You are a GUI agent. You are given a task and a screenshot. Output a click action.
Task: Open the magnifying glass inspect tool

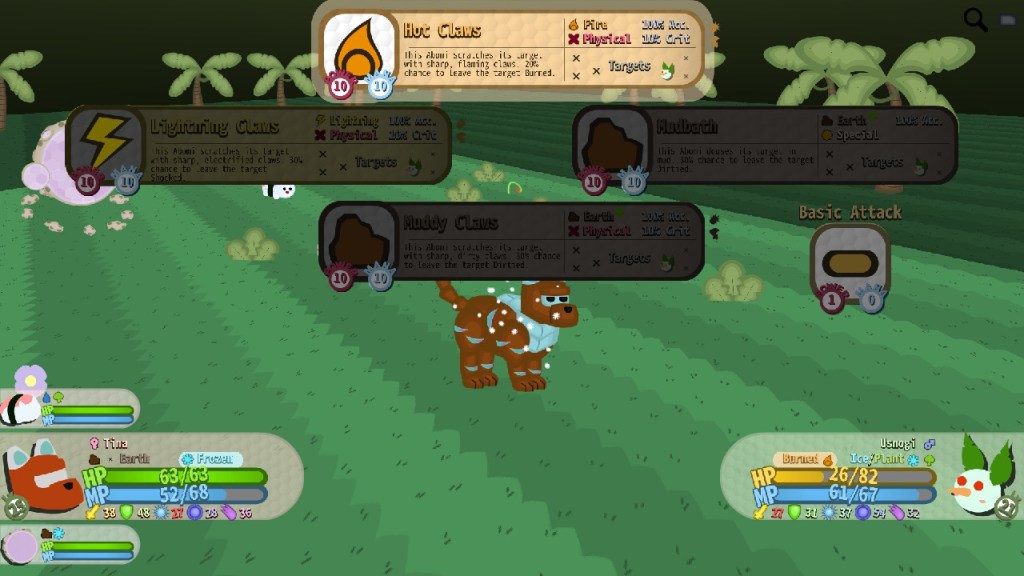[975, 19]
